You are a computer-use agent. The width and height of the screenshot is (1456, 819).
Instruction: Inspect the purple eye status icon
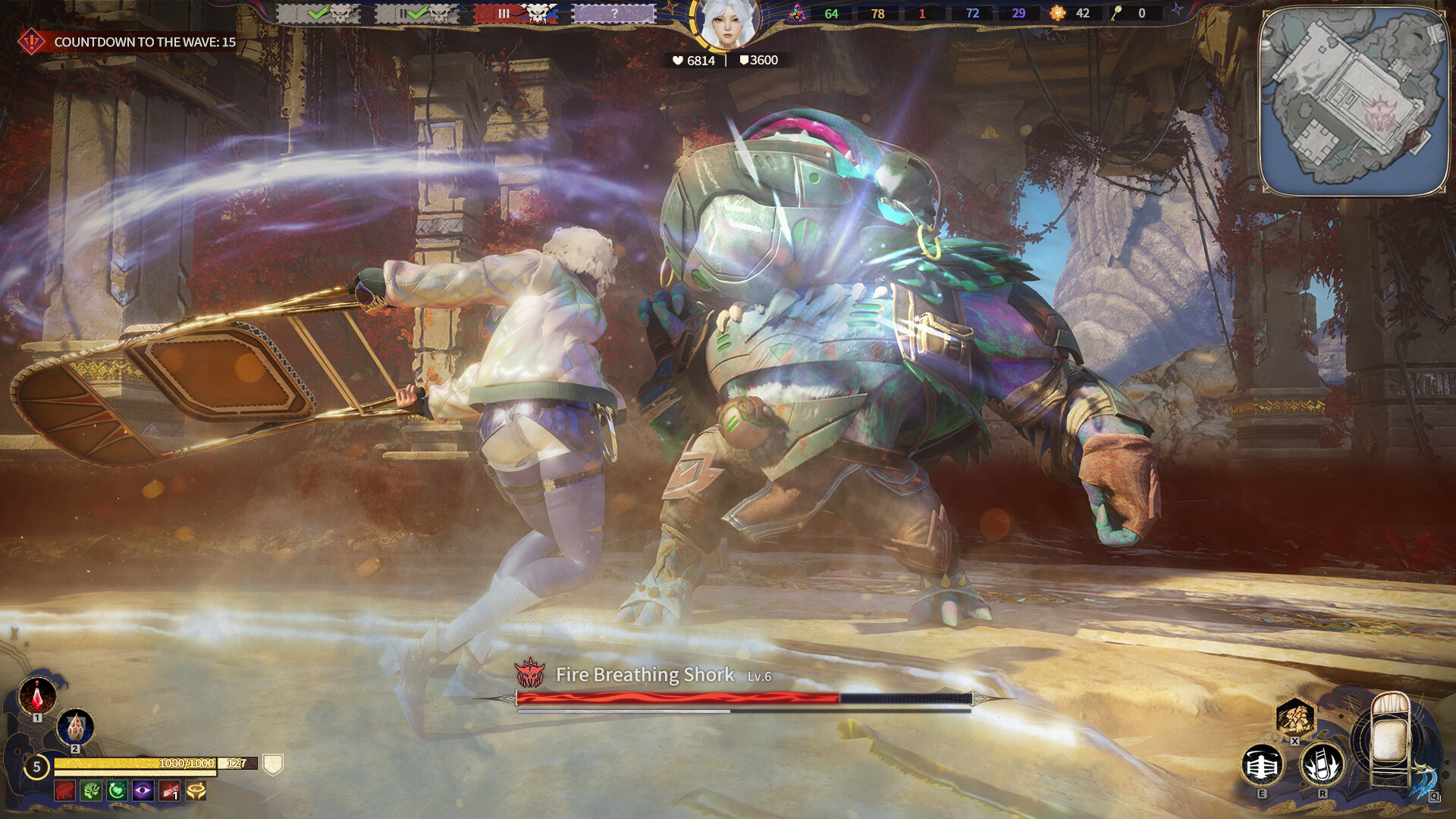(143, 791)
